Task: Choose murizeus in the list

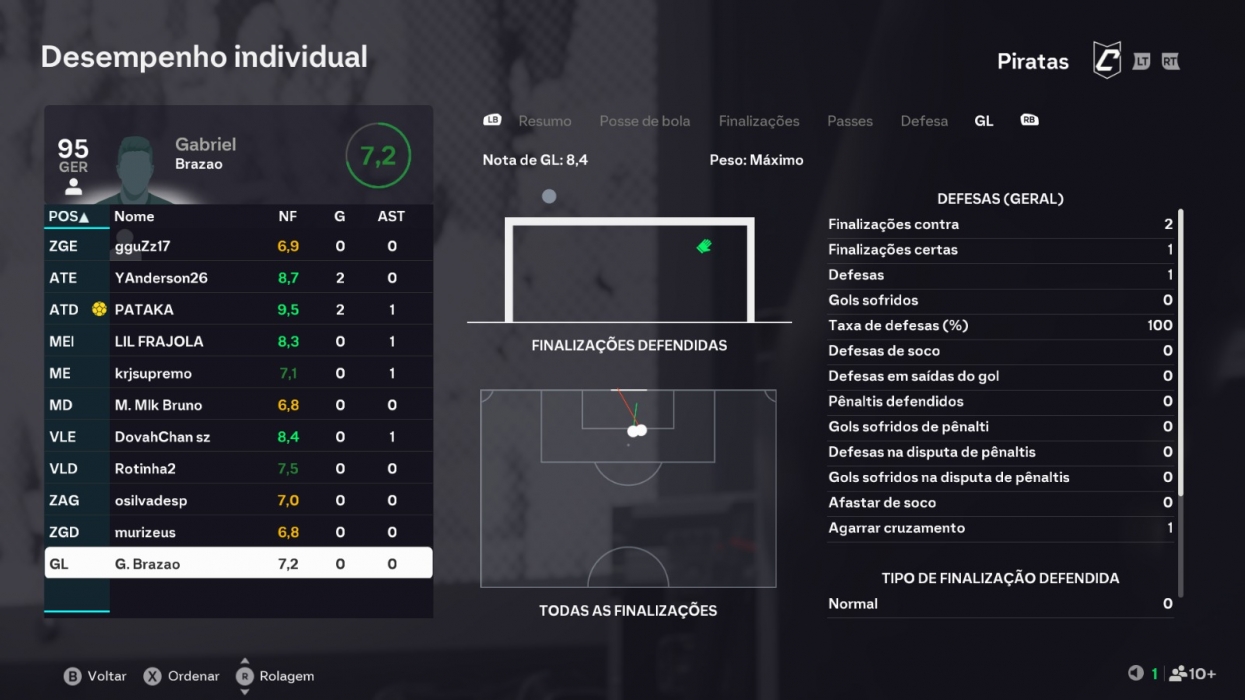Action: coord(238,532)
